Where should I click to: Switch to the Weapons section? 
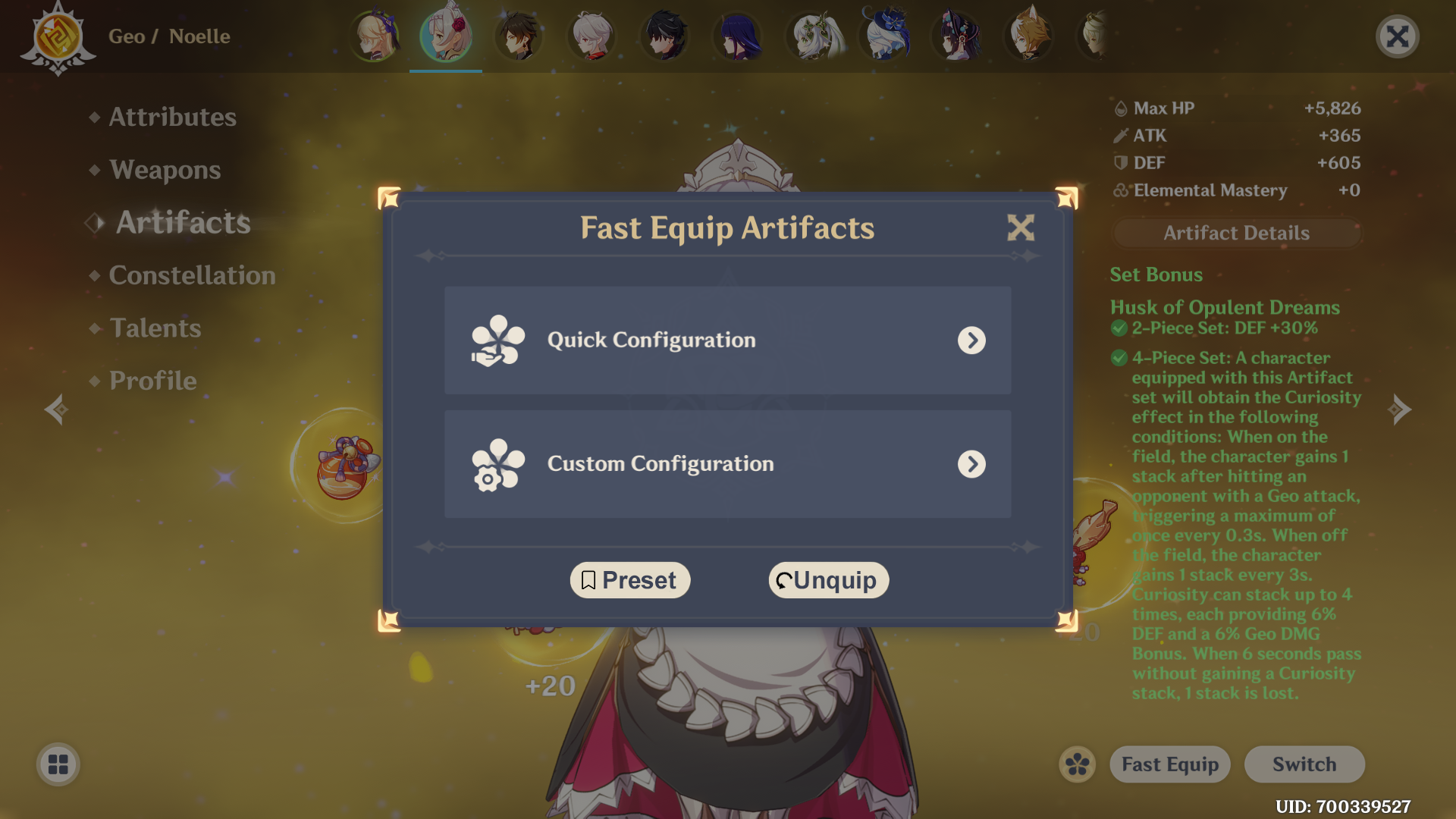pyautogui.click(x=165, y=170)
